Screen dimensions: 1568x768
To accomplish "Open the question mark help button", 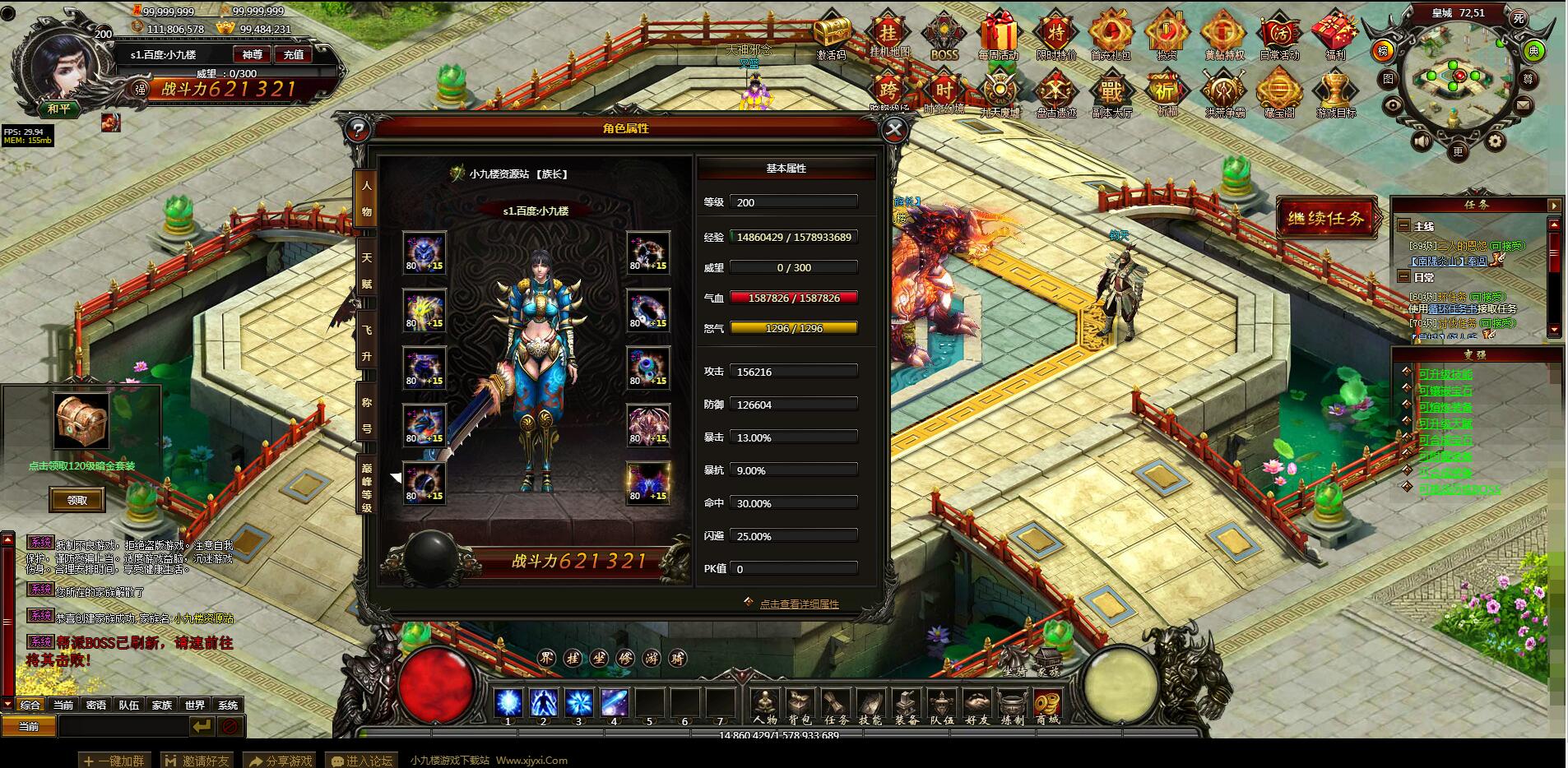I will (x=357, y=129).
